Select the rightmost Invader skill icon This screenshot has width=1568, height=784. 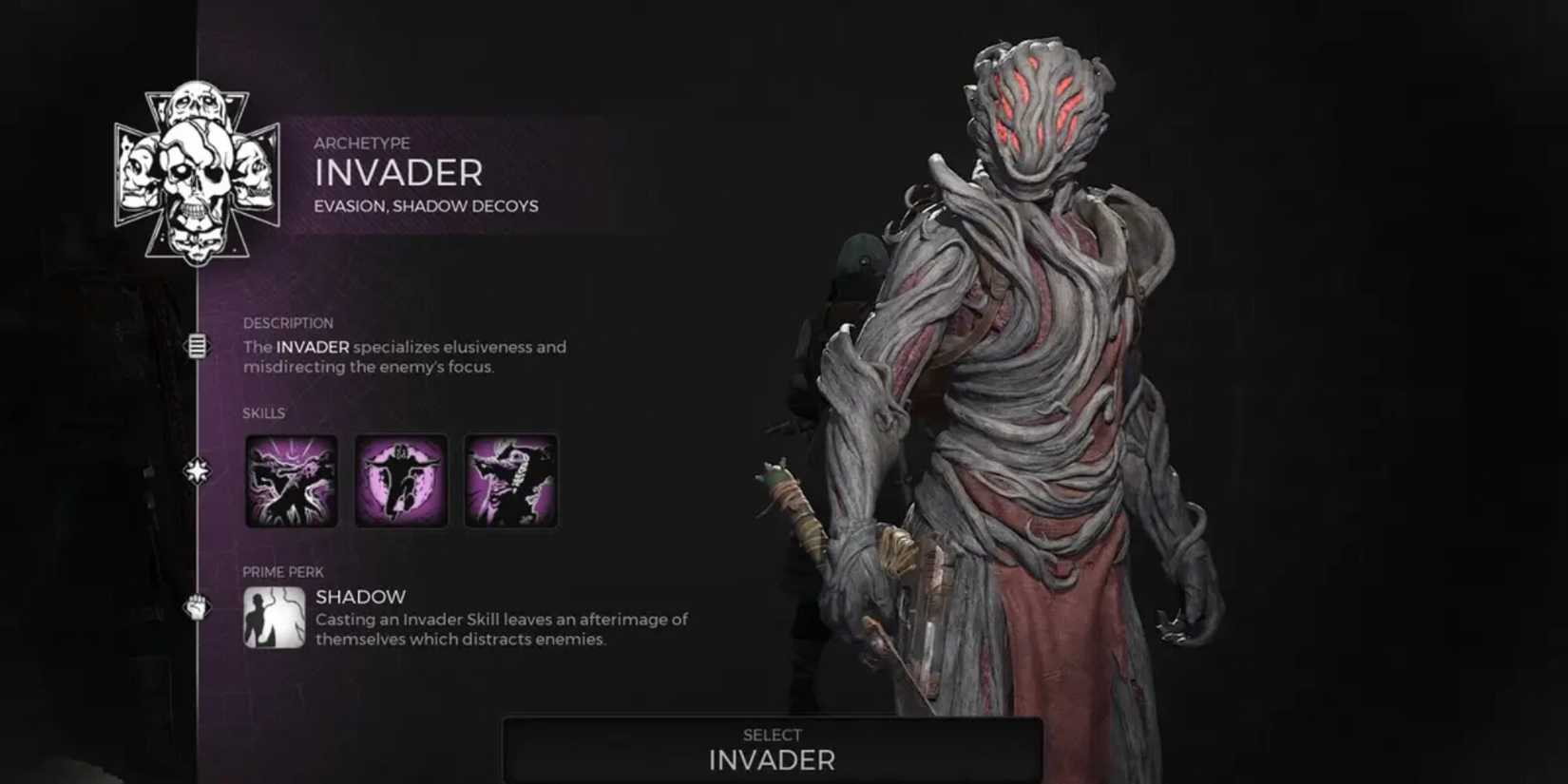coord(510,480)
